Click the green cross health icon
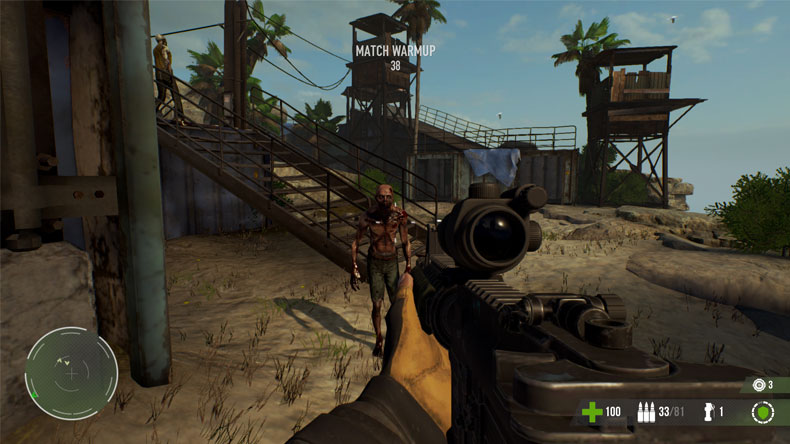The image size is (790, 444). click(x=592, y=411)
